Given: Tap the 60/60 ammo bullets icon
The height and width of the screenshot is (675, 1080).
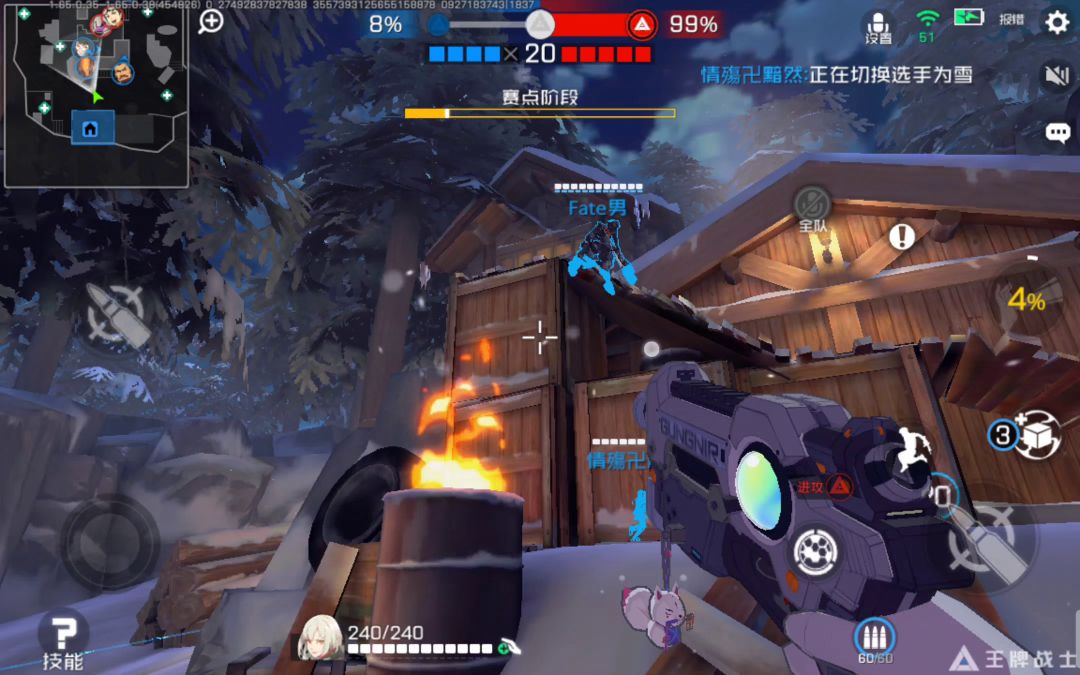Looking at the screenshot, I should pyautogui.click(x=873, y=638).
